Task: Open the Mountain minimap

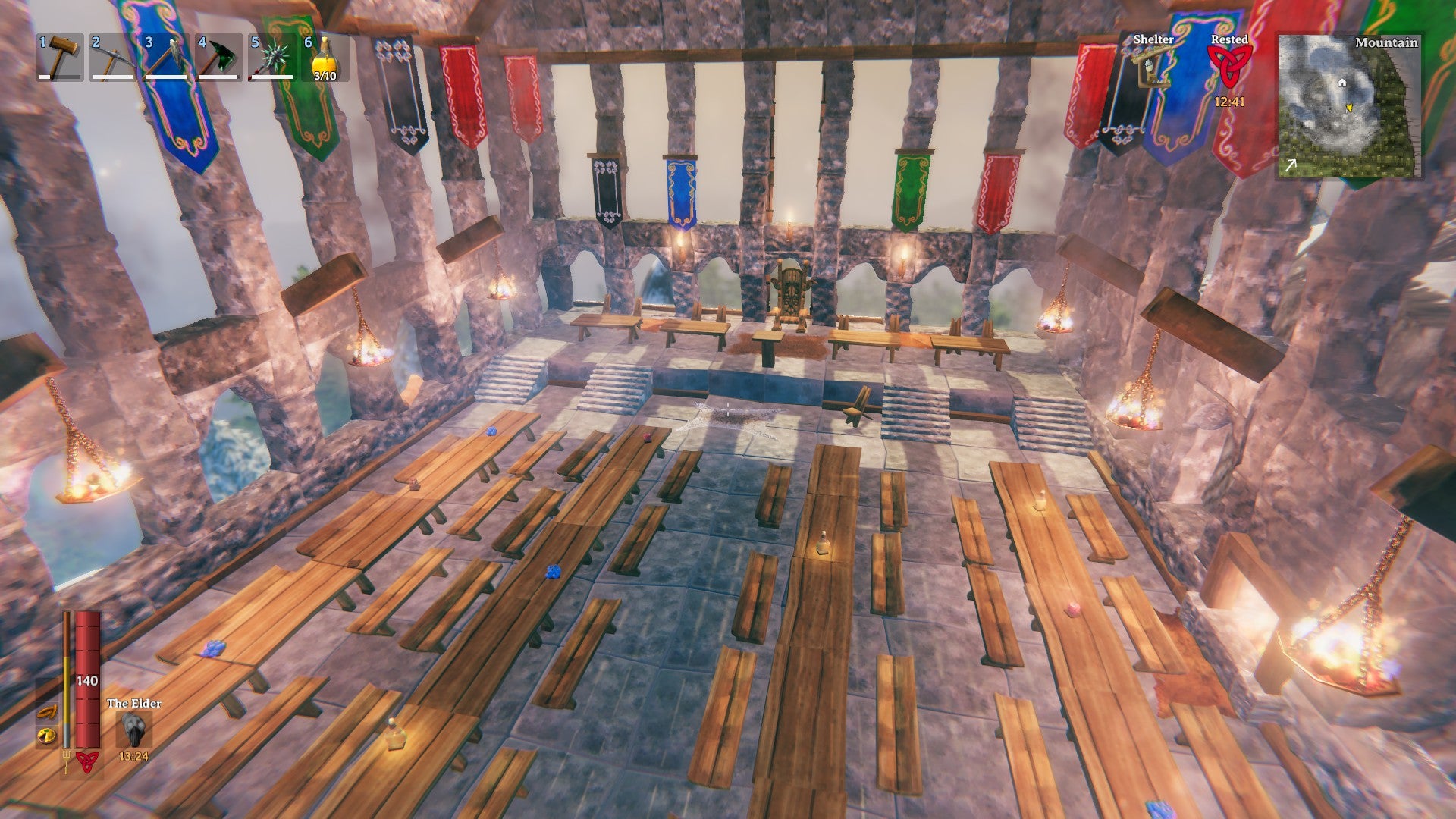Action: click(x=1348, y=106)
